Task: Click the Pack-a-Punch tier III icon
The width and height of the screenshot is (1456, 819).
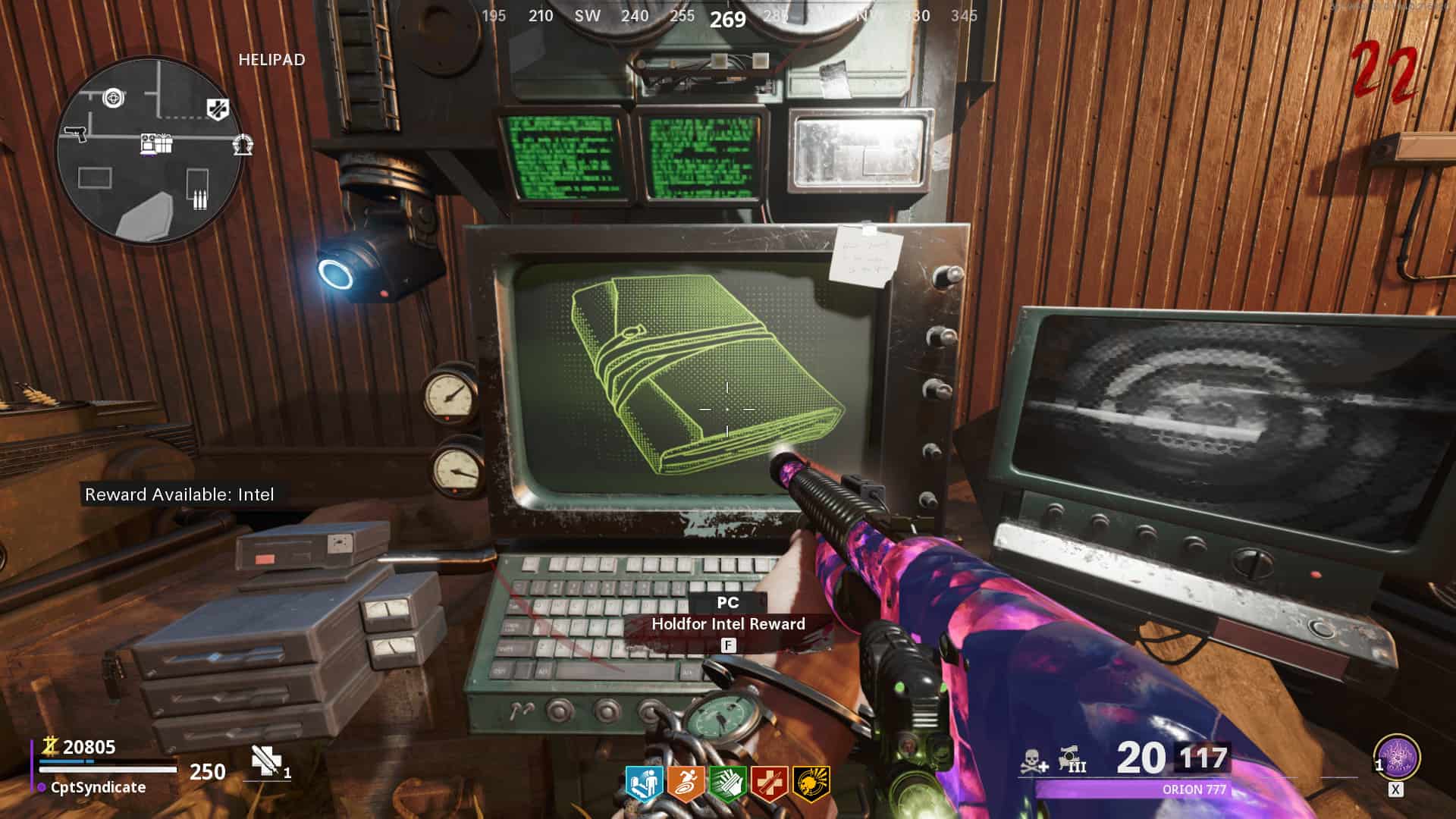Action: (1072, 760)
